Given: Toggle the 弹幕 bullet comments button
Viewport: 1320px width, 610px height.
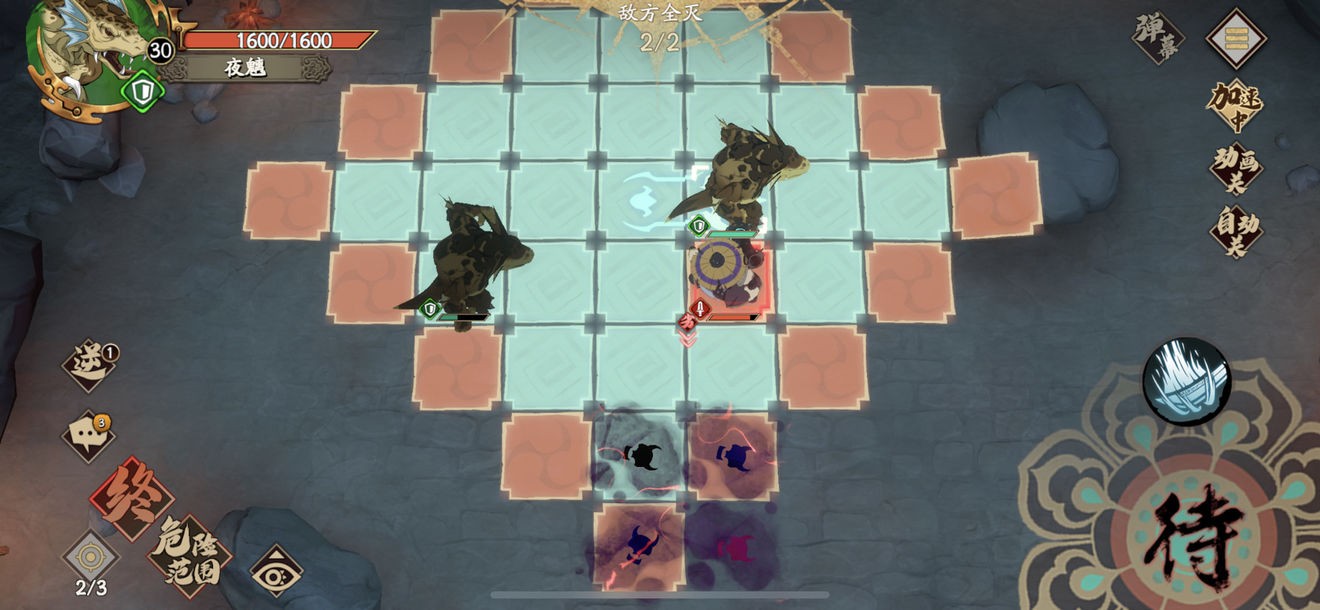Looking at the screenshot, I should pyautogui.click(x=1158, y=38).
